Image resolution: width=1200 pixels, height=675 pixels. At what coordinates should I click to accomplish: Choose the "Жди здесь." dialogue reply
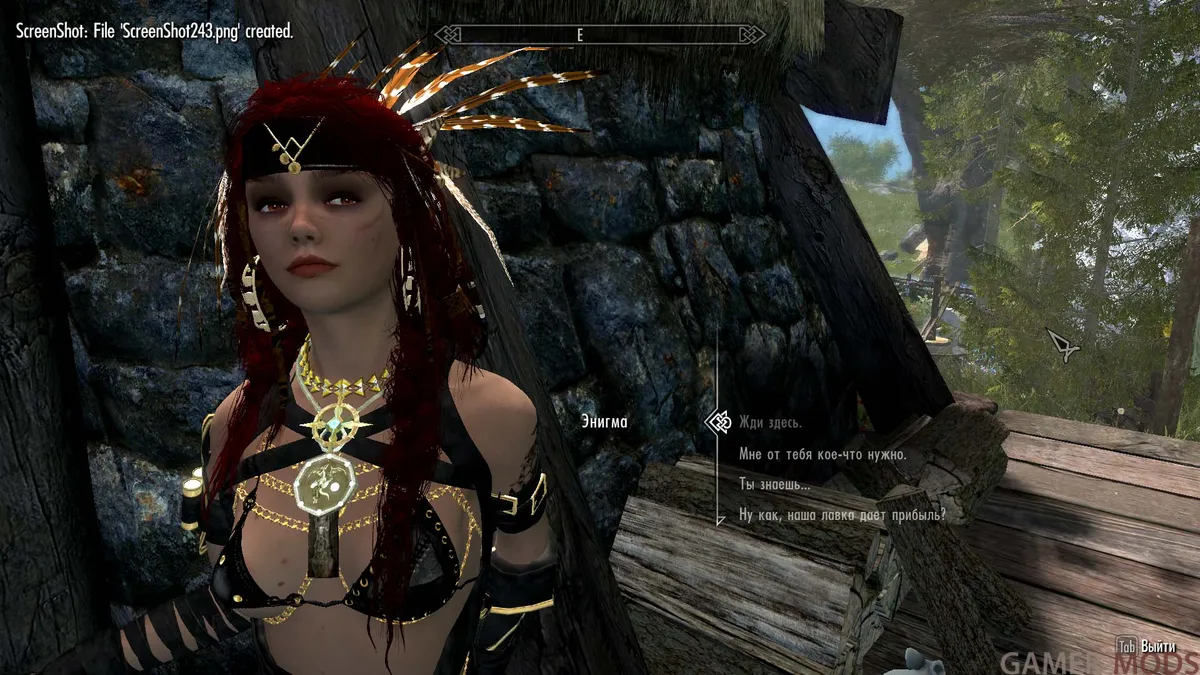(x=770, y=422)
